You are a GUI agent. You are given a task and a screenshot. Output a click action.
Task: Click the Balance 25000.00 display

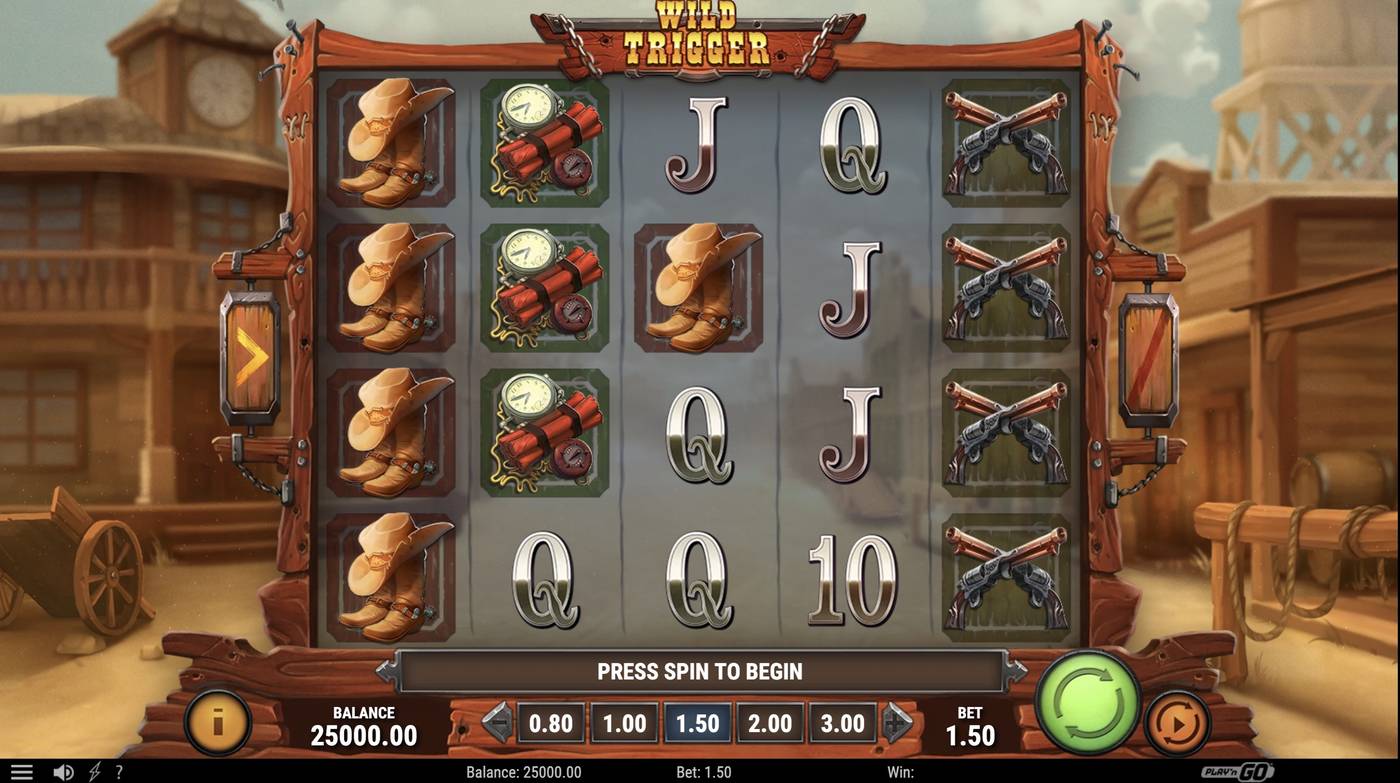[363, 722]
